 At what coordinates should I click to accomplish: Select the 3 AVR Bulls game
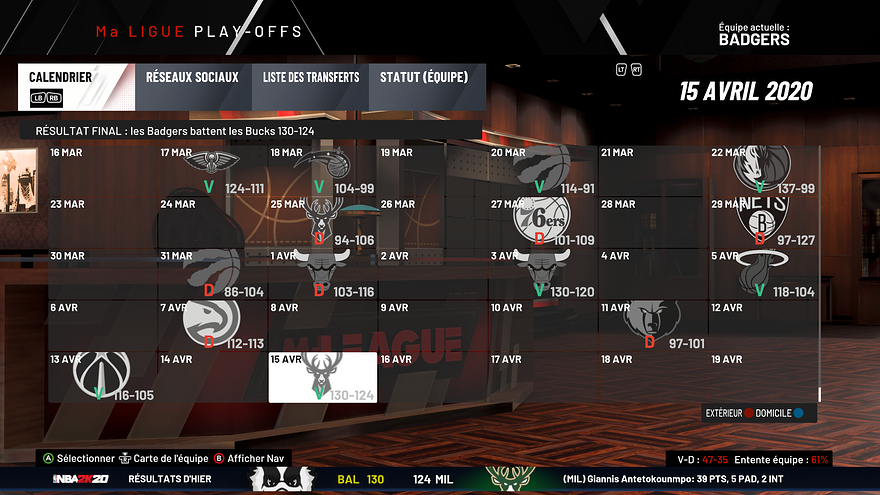(x=542, y=274)
